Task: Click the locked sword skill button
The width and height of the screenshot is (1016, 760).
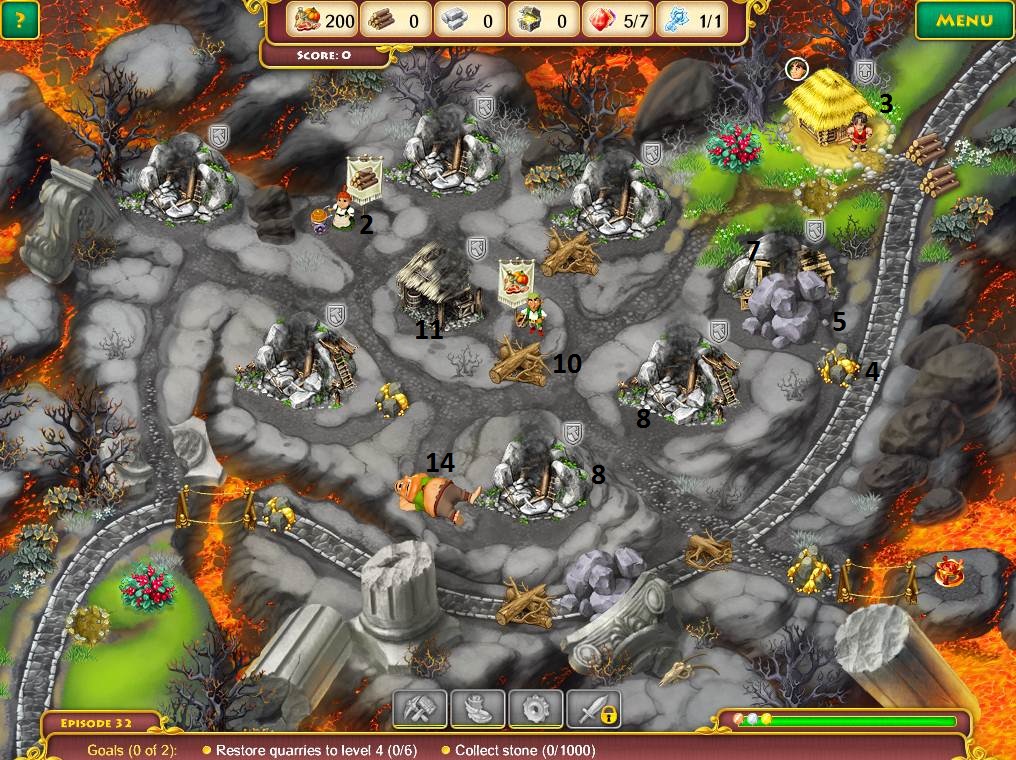Action: click(x=593, y=709)
